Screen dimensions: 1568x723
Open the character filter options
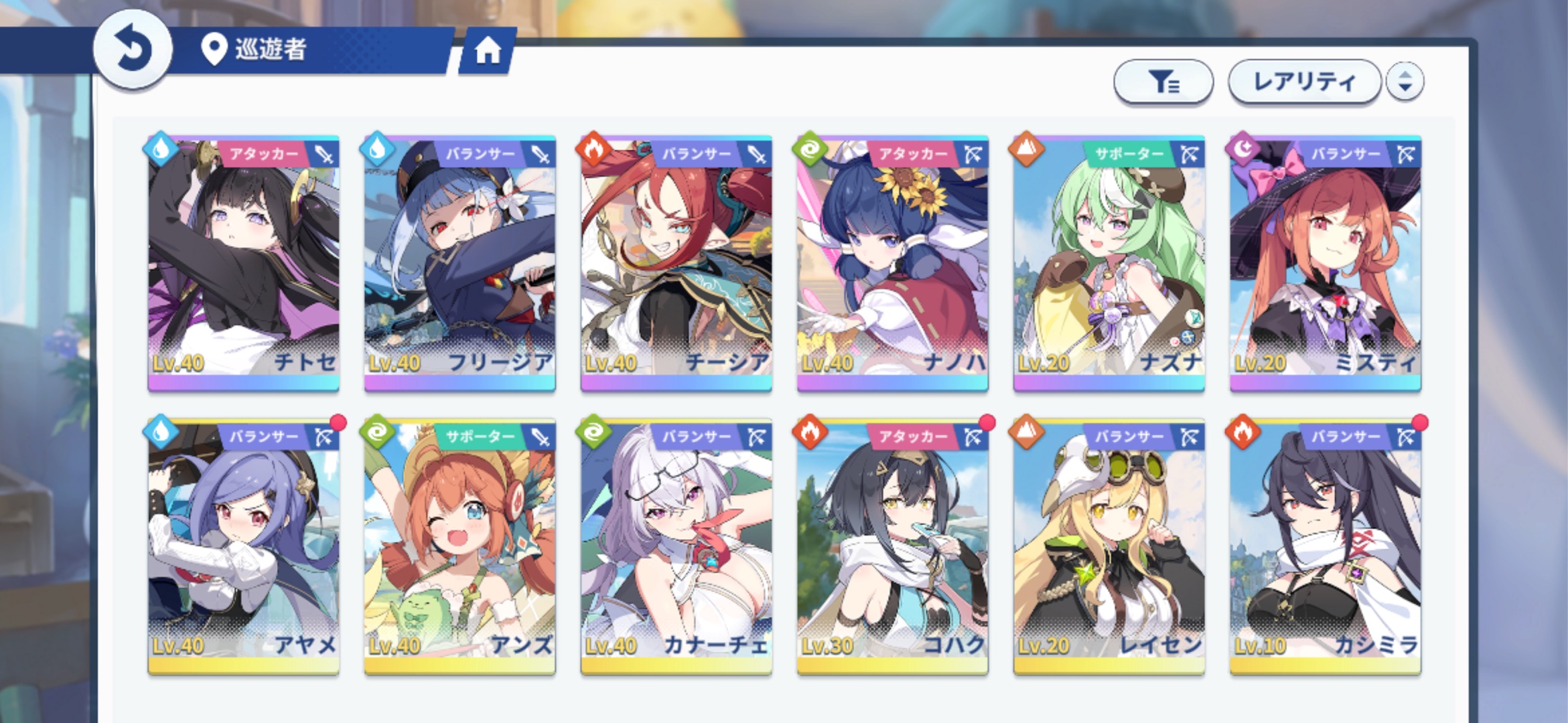coord(1163,82)
